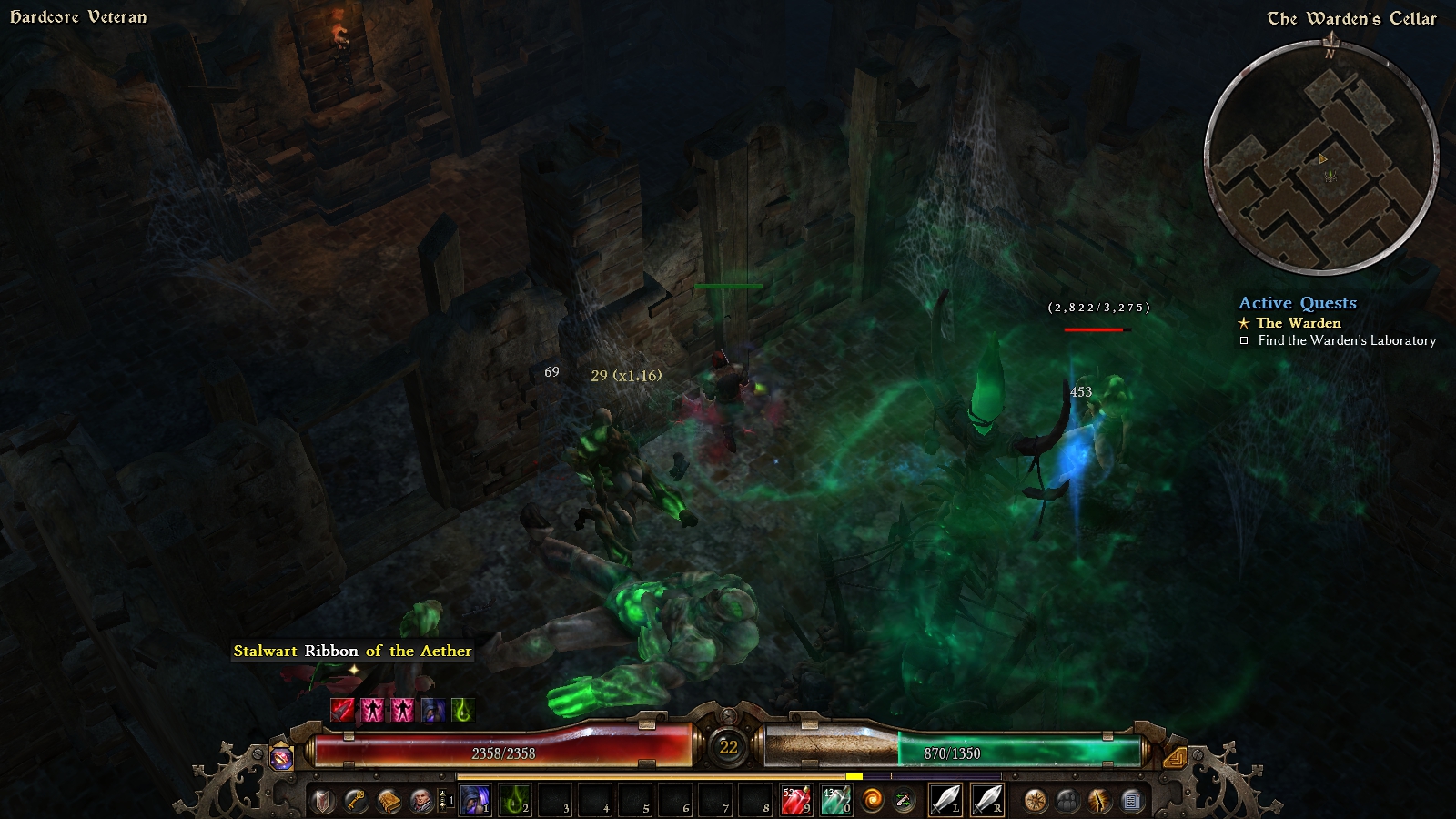
Task: Open the journal book button
Action: tap(389, 801)
